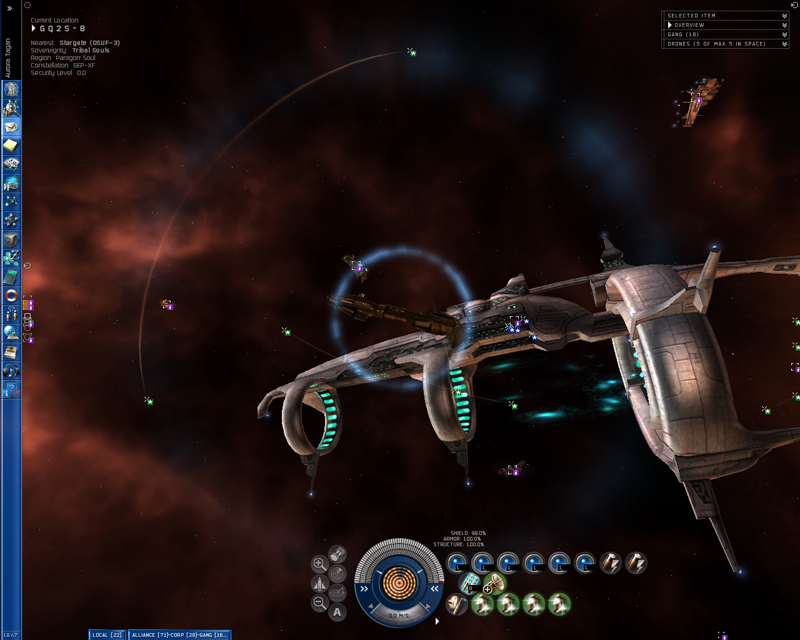This screenshot has height=640, width=800.
Task: Open the globe map icon in sidebar
Action: click(11, 333)
